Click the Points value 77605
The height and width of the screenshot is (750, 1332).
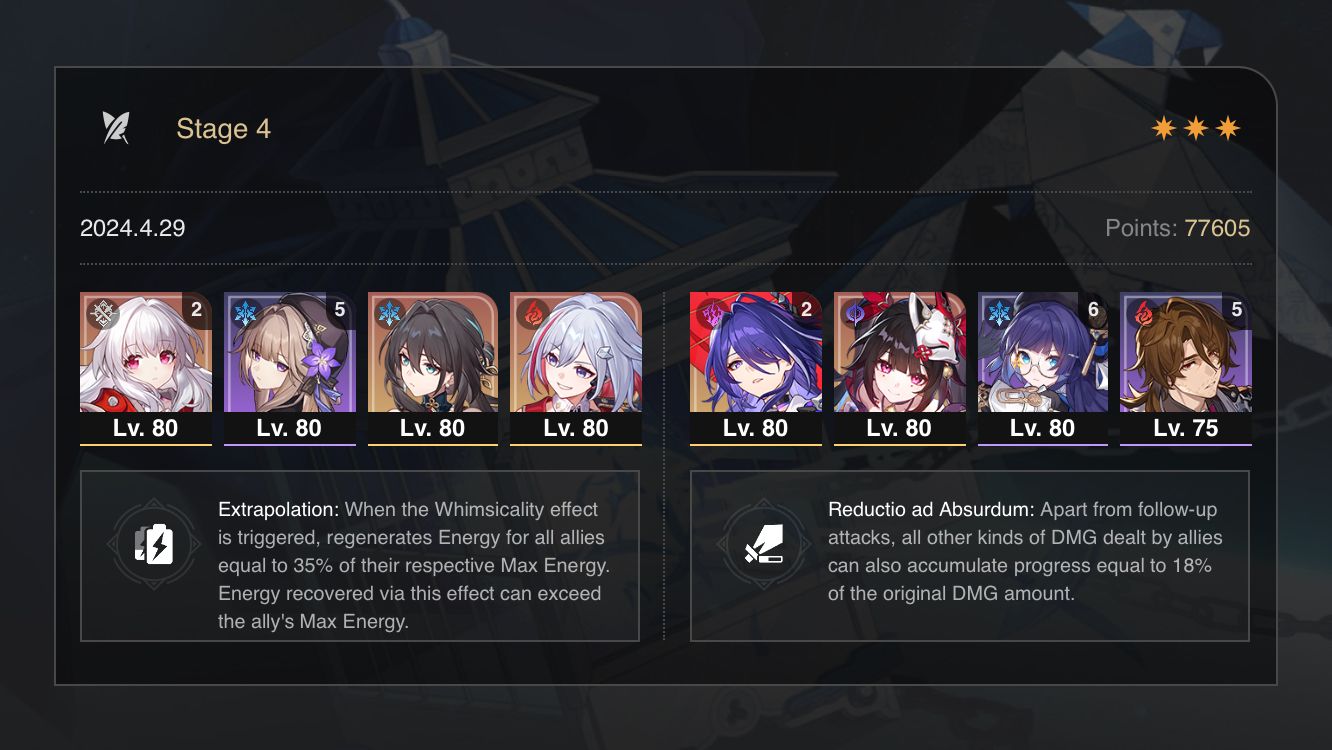tap(1216, 228)
